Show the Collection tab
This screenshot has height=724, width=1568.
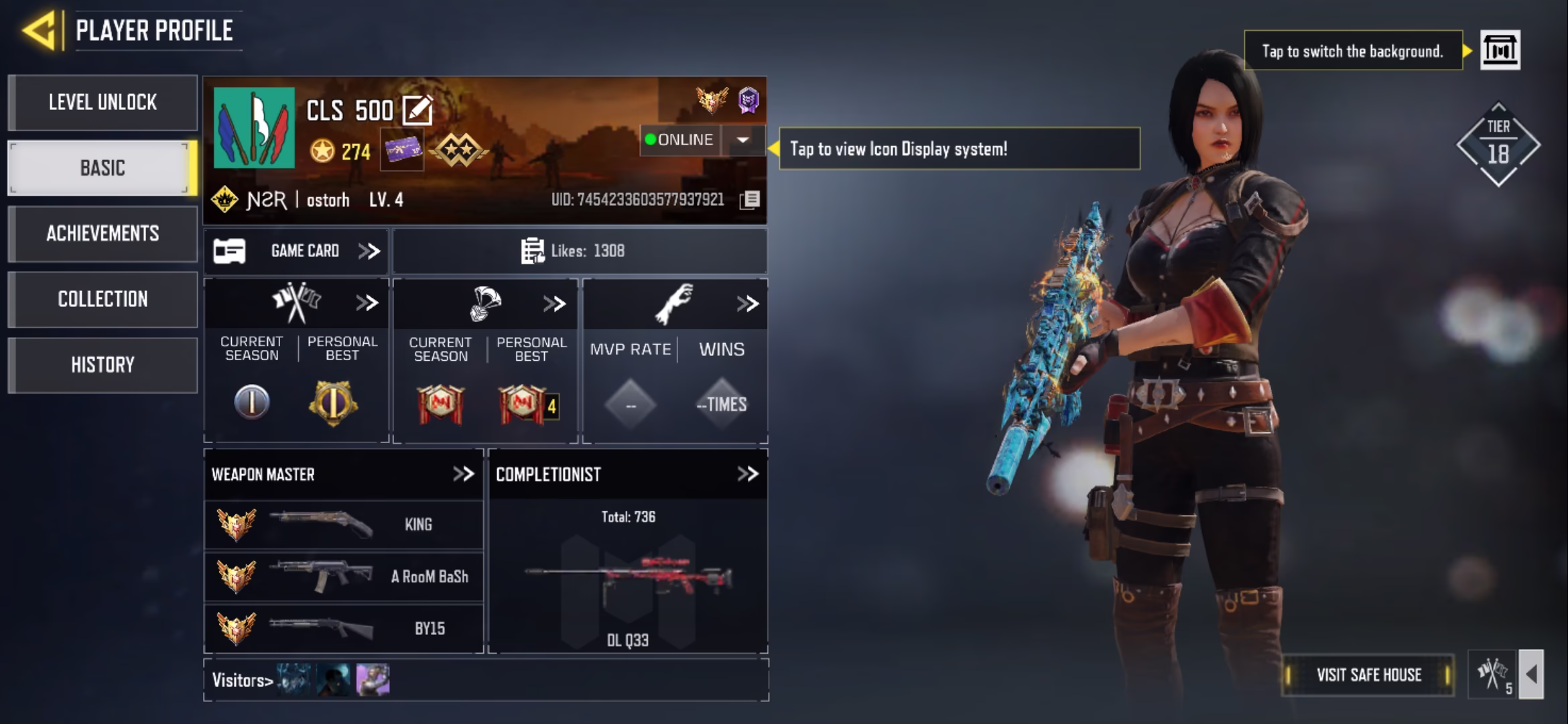103,299
